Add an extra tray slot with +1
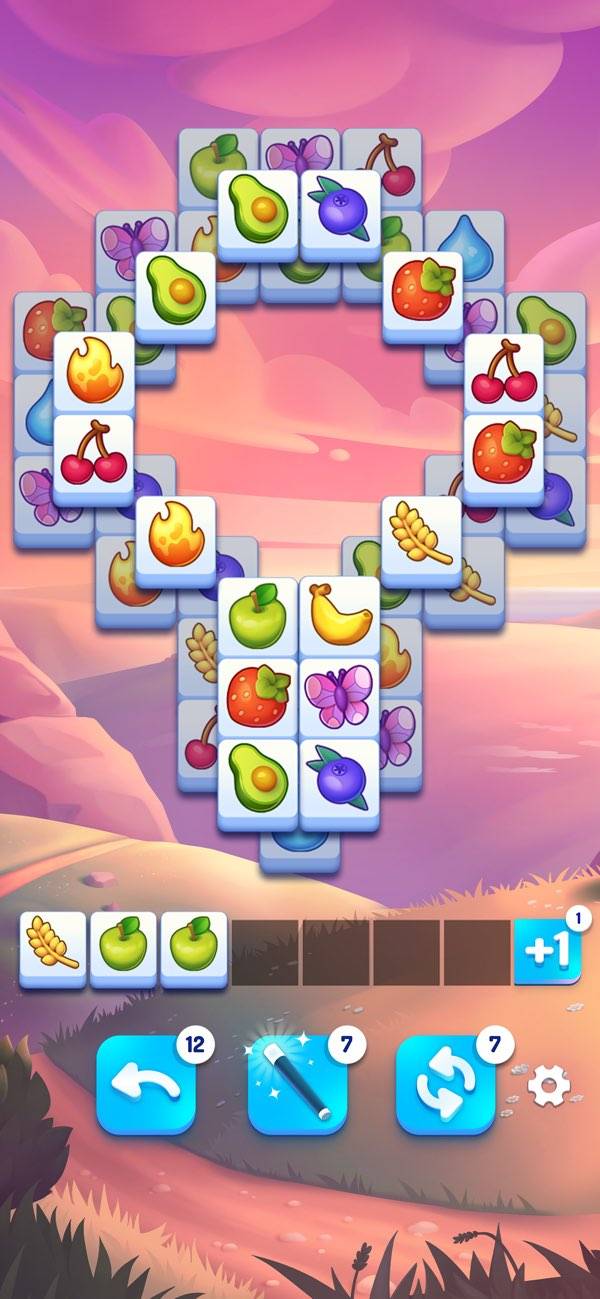 tap(547, 951)
